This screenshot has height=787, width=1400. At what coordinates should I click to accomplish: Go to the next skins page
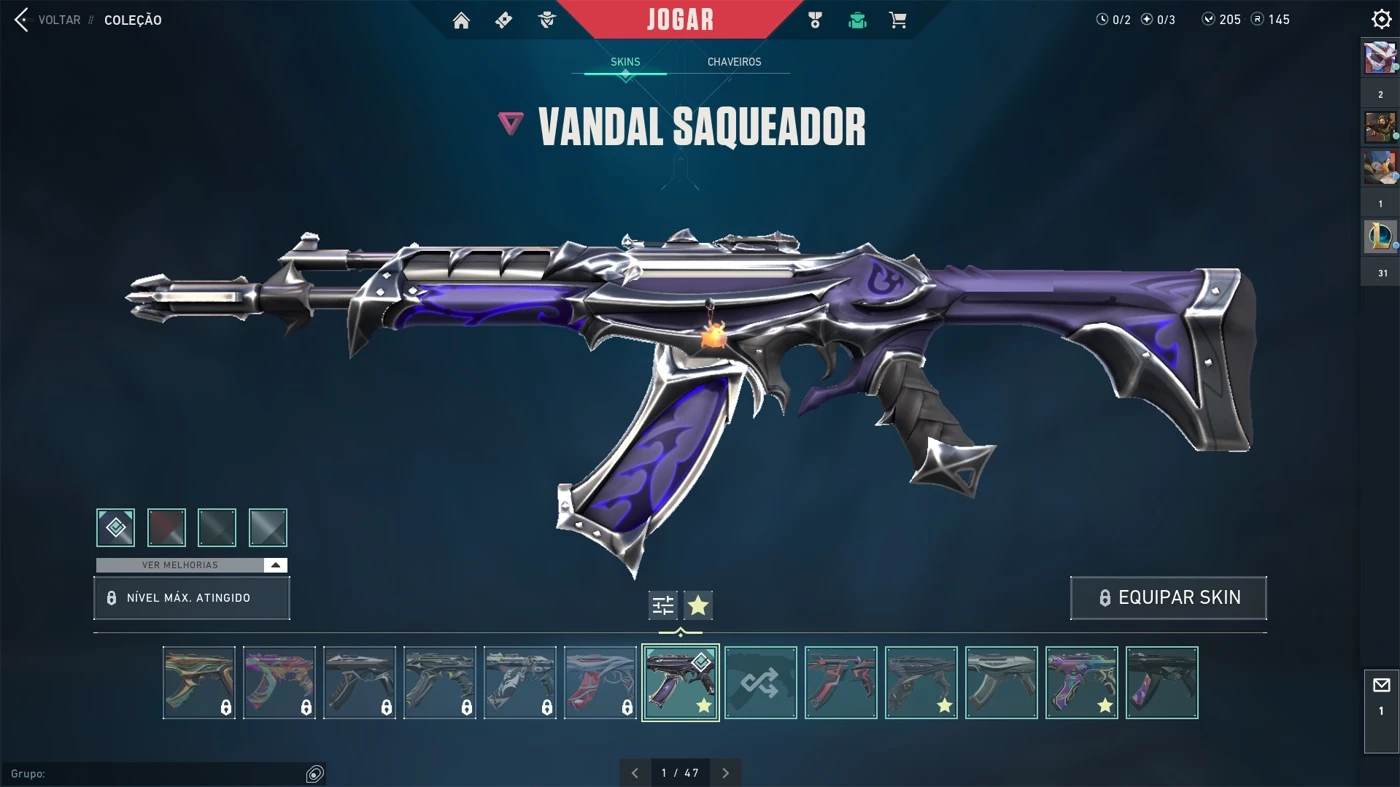click(726, 773)
